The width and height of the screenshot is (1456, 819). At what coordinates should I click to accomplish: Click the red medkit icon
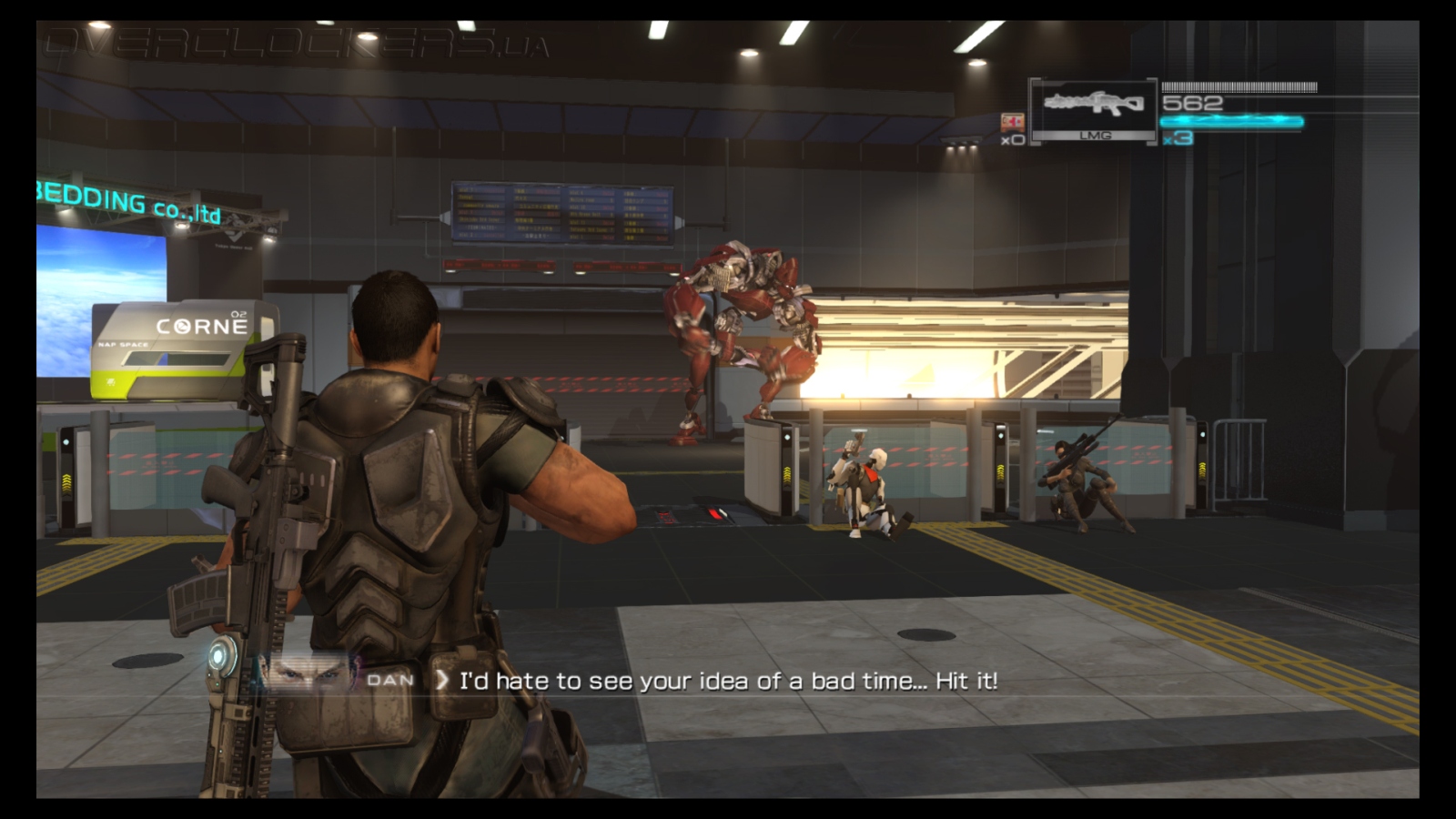[1012, 121]
